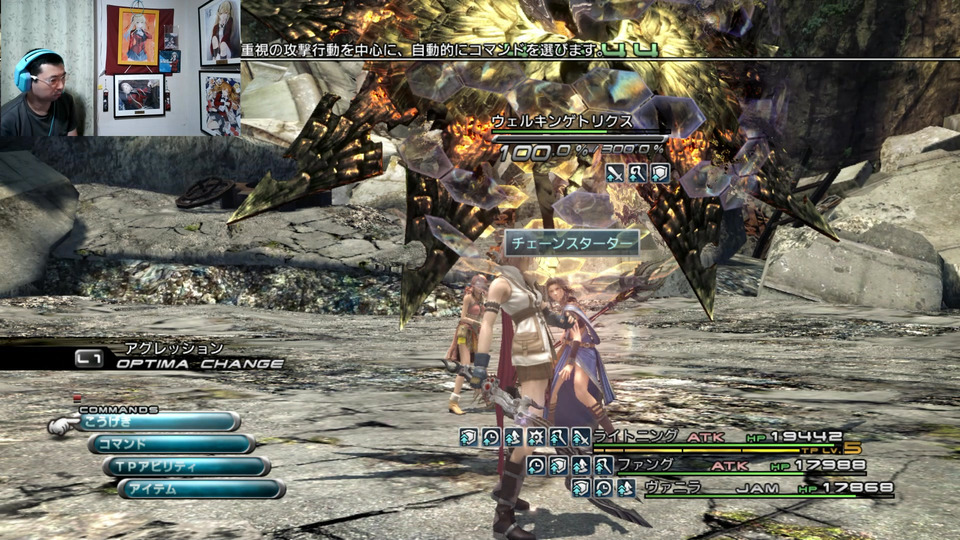Target the enemy ウェルキンゲトリクス name label
Image resolution: width=960 pixels, height=540 pixels.
562,121
